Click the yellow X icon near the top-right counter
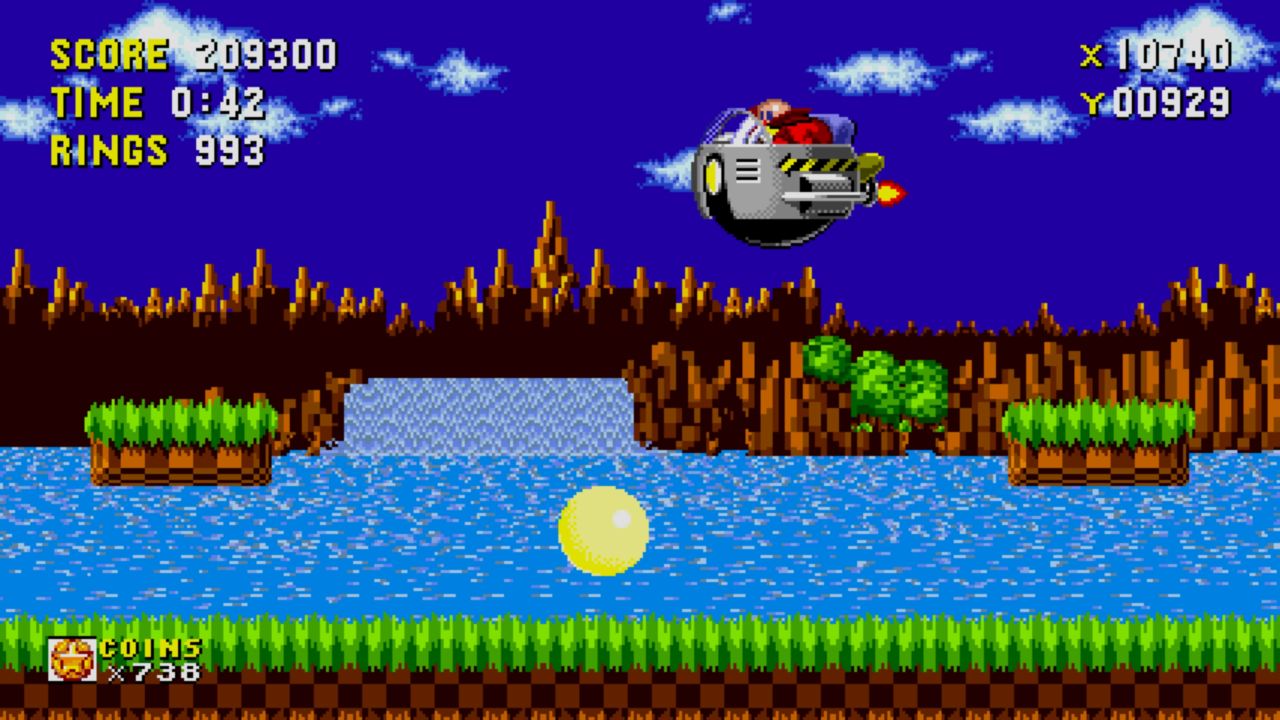This screenshot has height=720, width=1280. pyautogui.click(x=1092, y=57)
